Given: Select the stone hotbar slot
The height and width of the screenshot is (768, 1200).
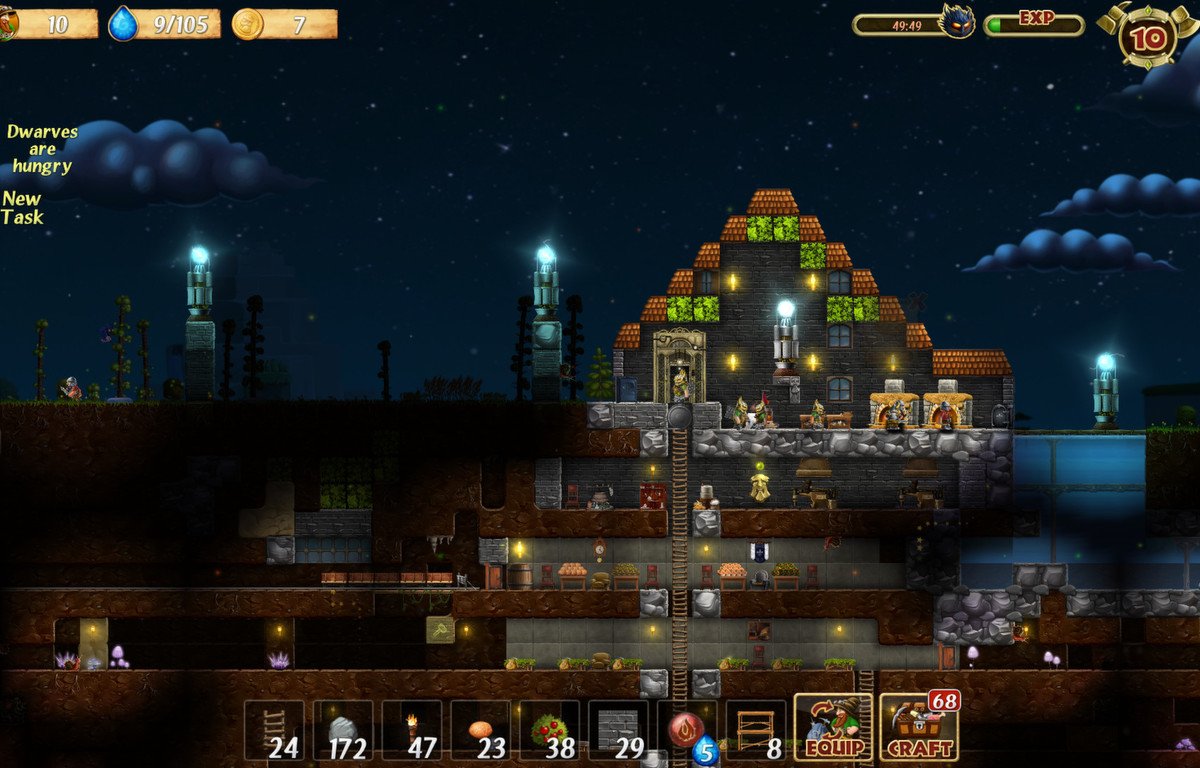Looking at the screenshot, I should pos(343,730).
